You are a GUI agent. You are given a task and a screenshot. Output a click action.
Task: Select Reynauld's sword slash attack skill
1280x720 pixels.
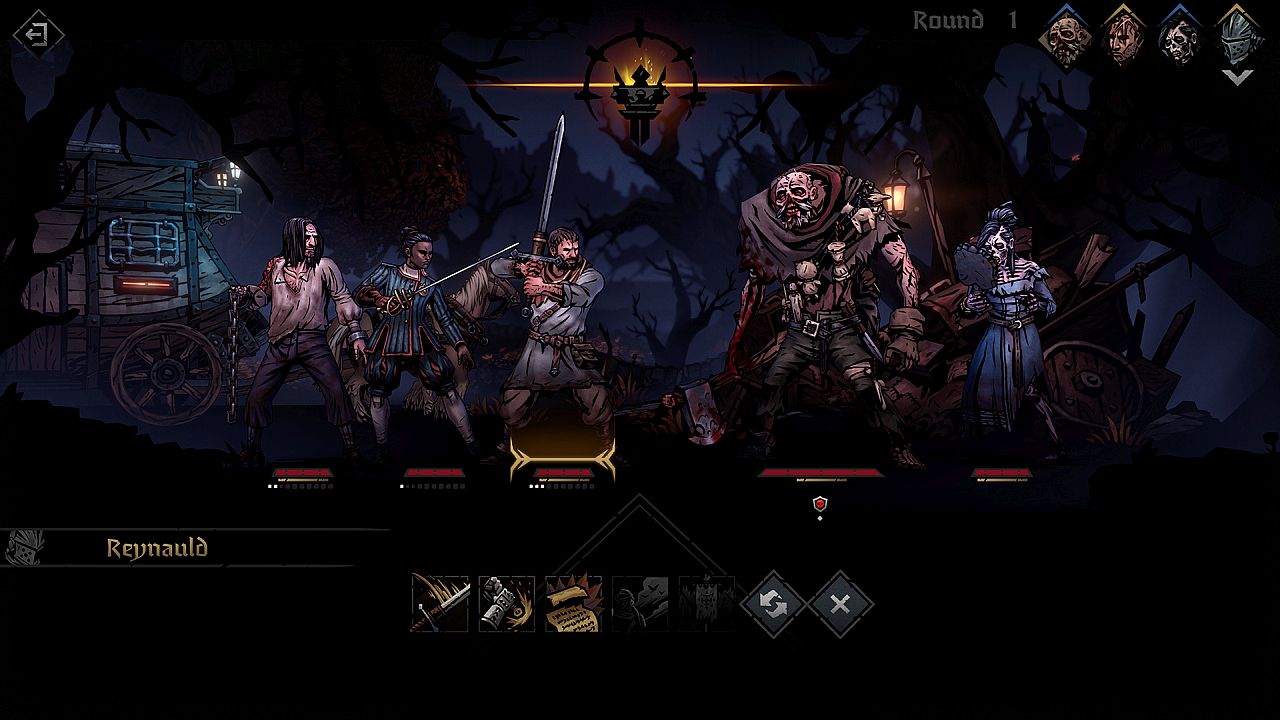(440, 603)
